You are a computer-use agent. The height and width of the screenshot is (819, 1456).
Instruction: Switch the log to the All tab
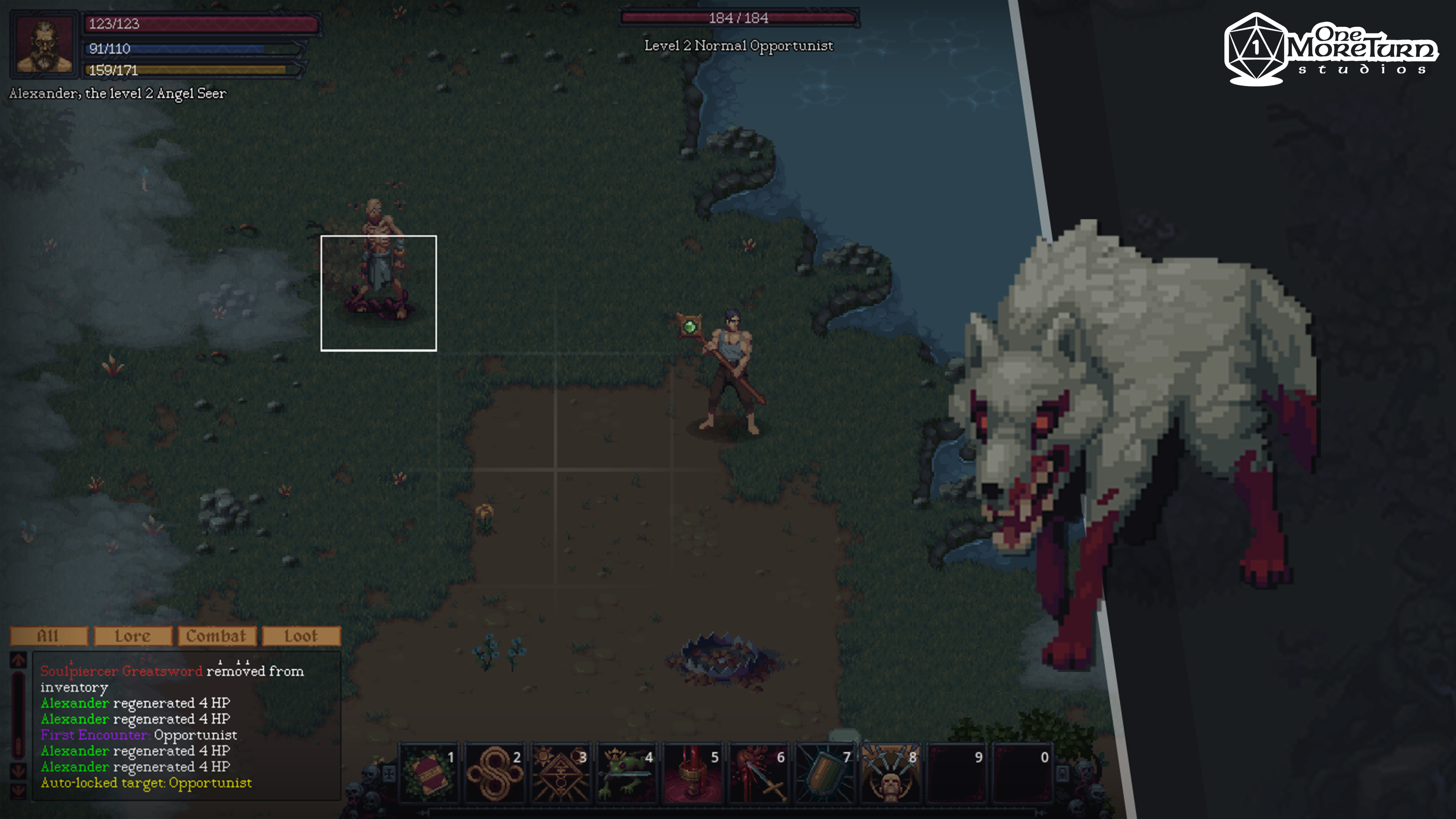pos(49,636)
